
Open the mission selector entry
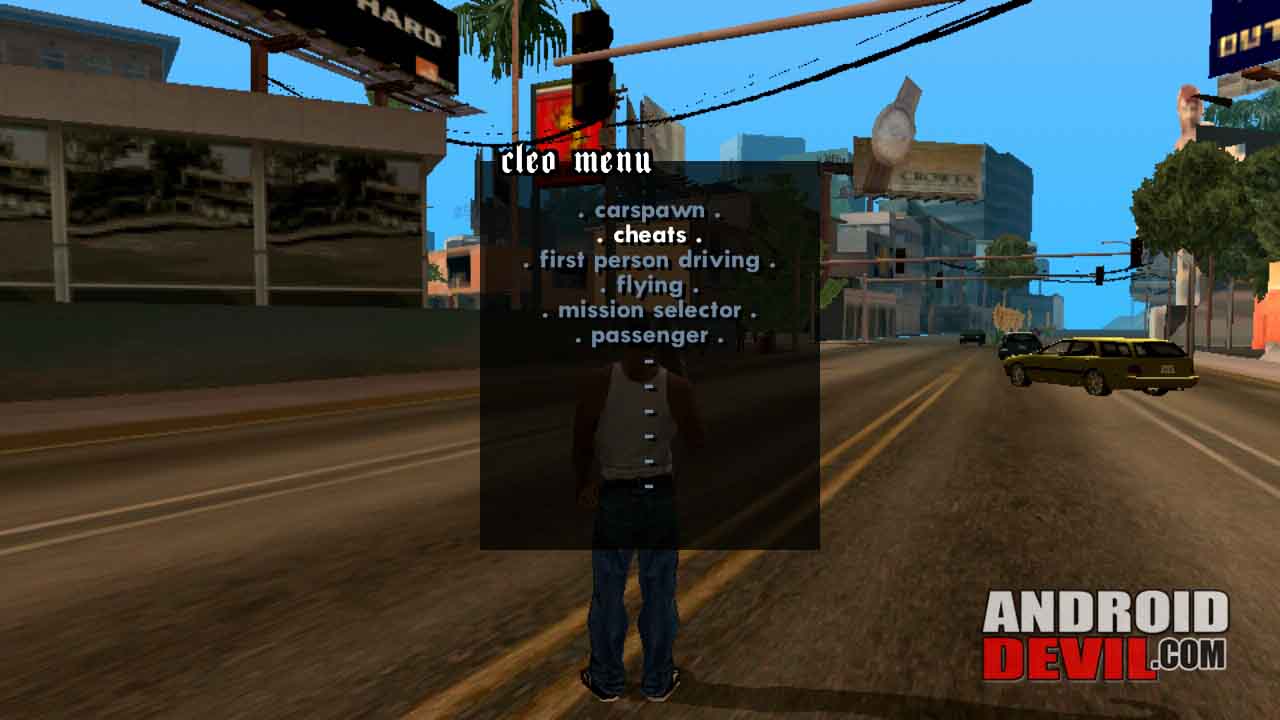pos(652,310)
